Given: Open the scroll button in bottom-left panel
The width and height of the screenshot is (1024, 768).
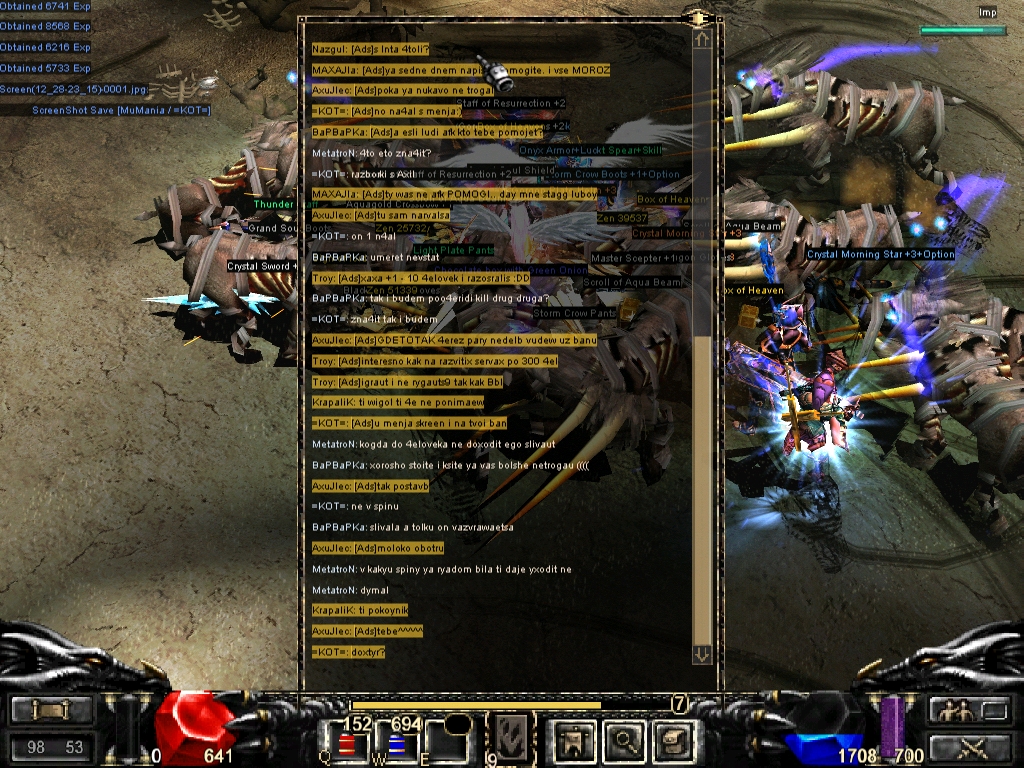Looking at the screenshot, I should 52,710.
